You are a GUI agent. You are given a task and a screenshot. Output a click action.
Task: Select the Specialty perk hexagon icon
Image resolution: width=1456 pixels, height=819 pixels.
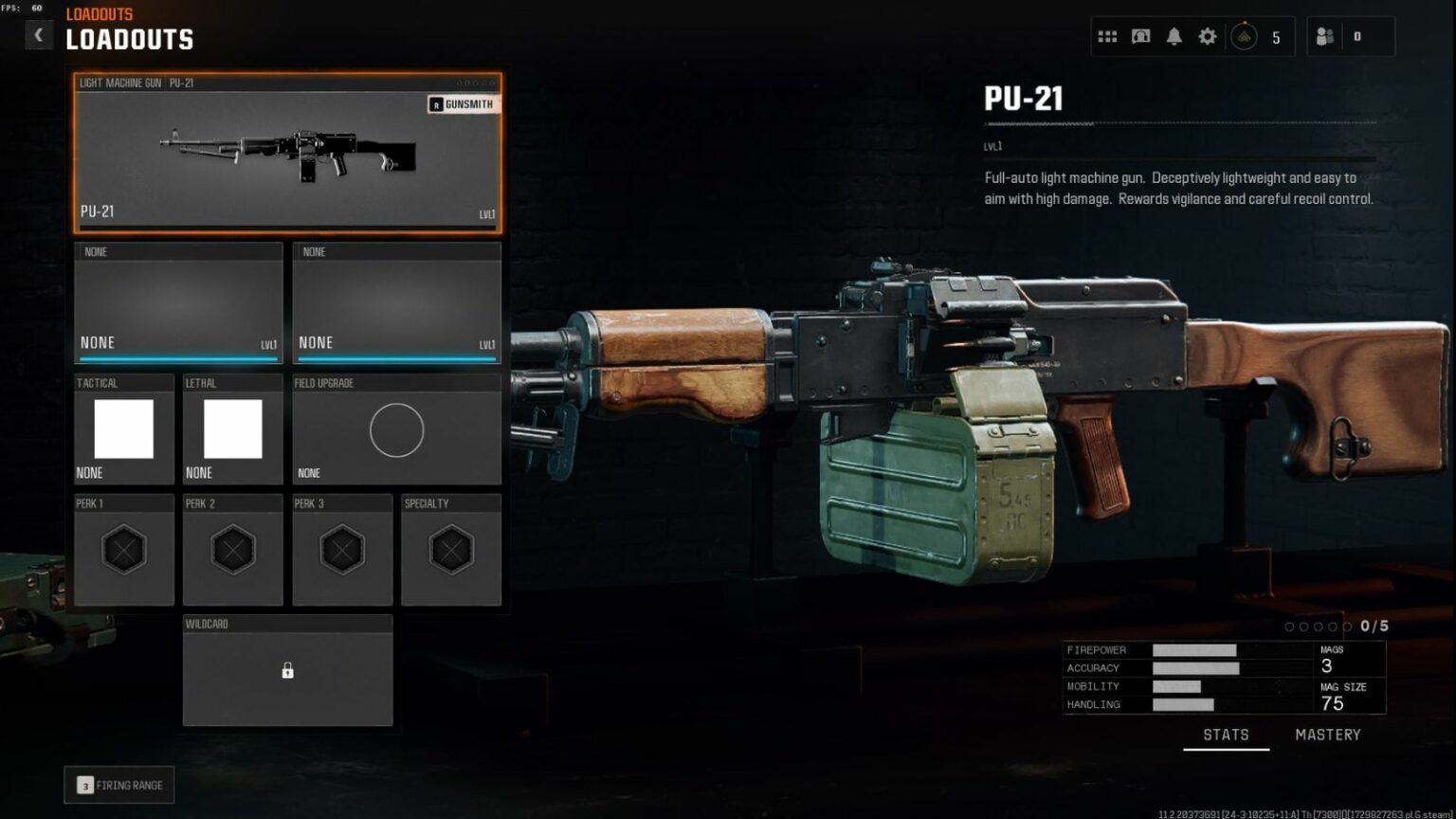(450, 548)
